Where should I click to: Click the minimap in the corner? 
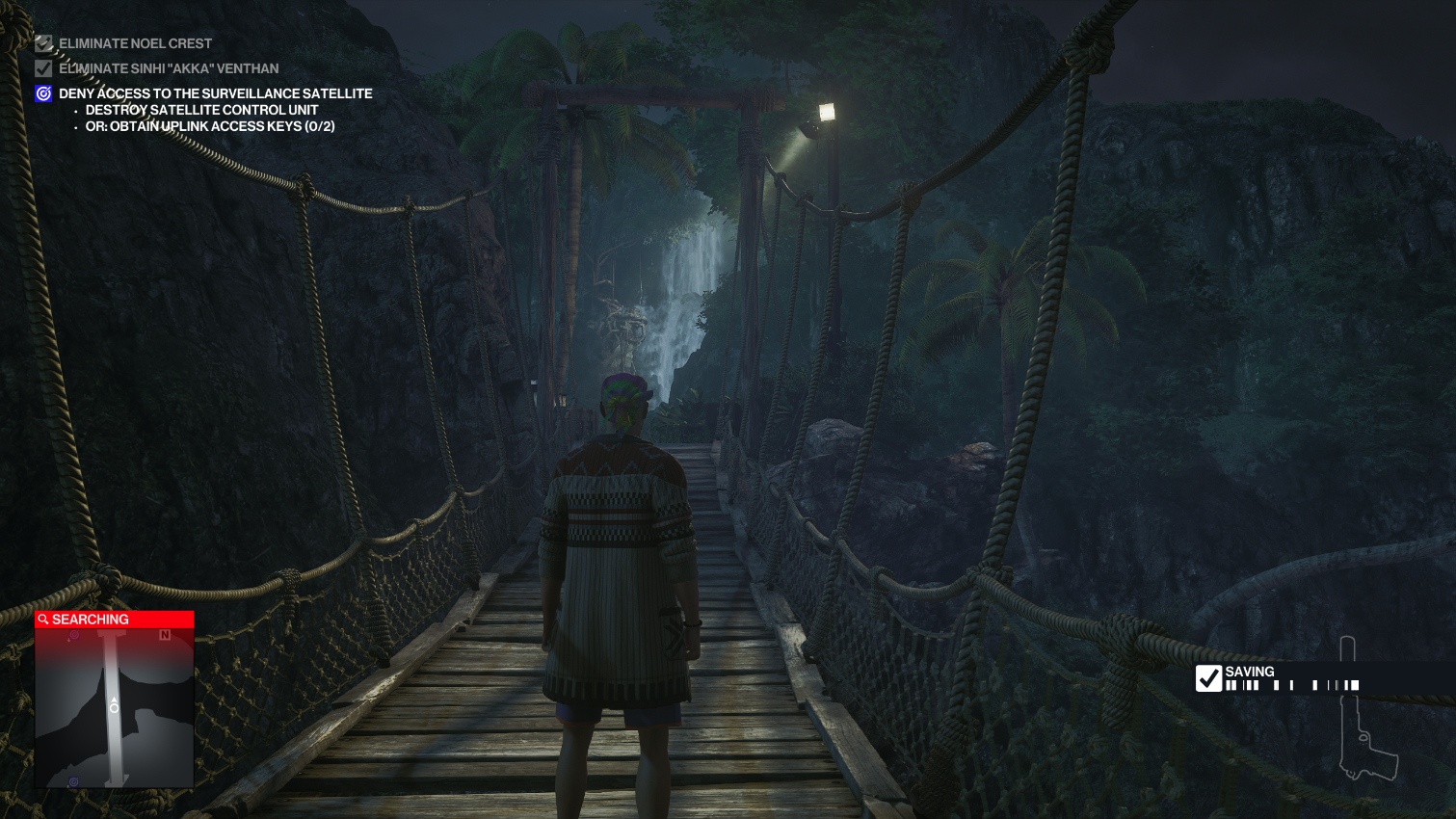coord(114,707)
